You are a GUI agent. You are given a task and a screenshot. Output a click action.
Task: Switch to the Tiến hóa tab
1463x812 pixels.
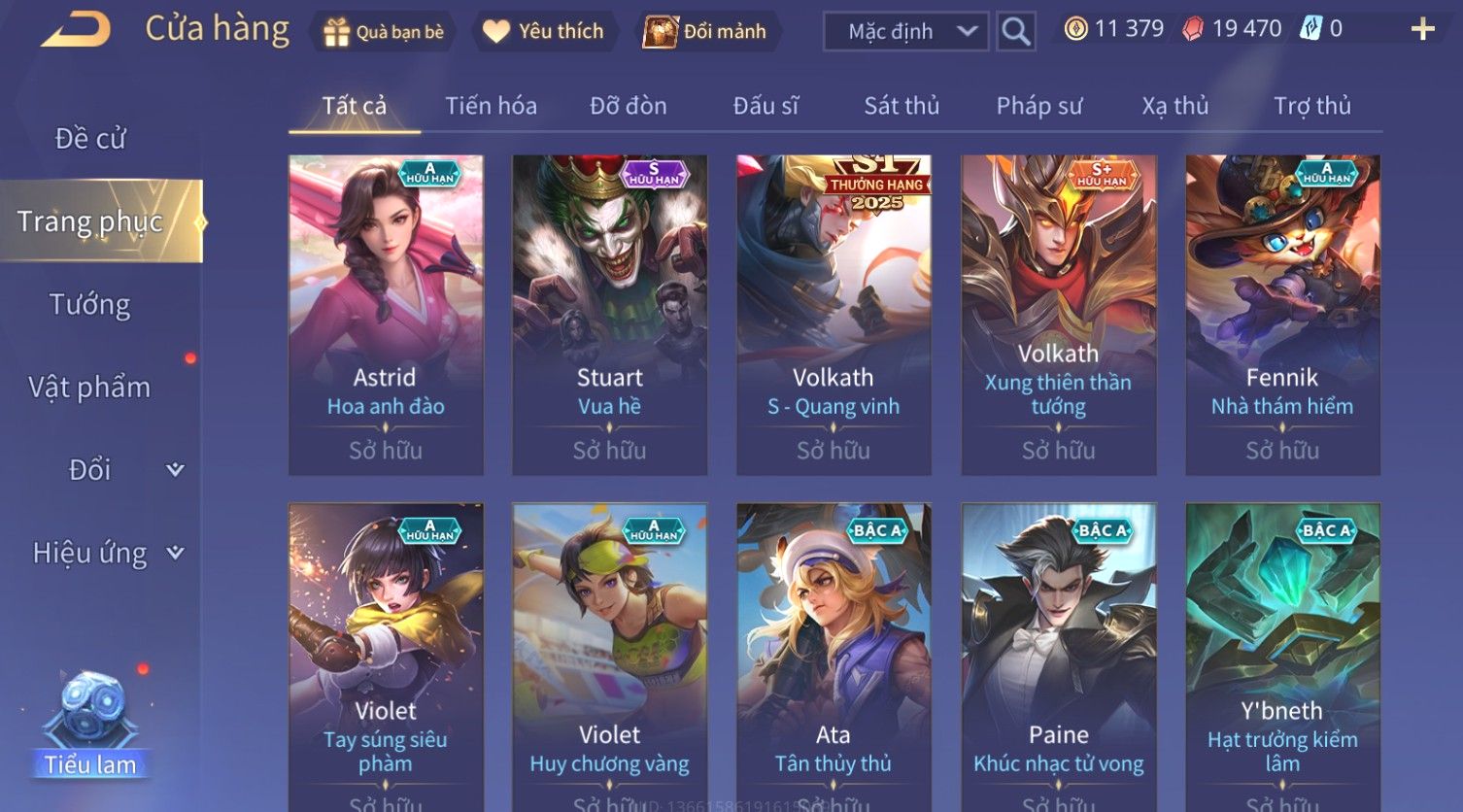pos(491,106)
